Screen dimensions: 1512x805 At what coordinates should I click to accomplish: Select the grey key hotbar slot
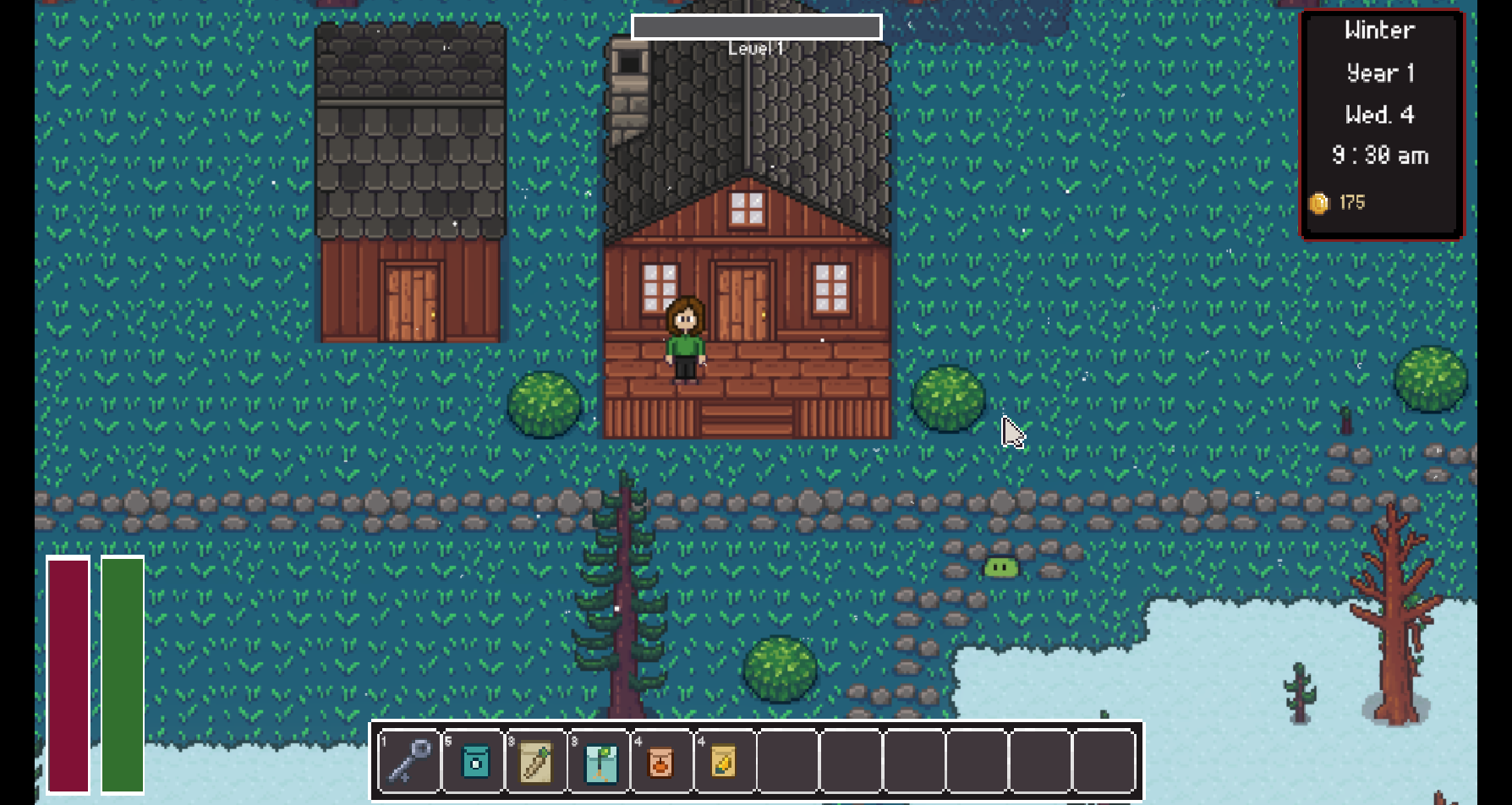point(410,761)
